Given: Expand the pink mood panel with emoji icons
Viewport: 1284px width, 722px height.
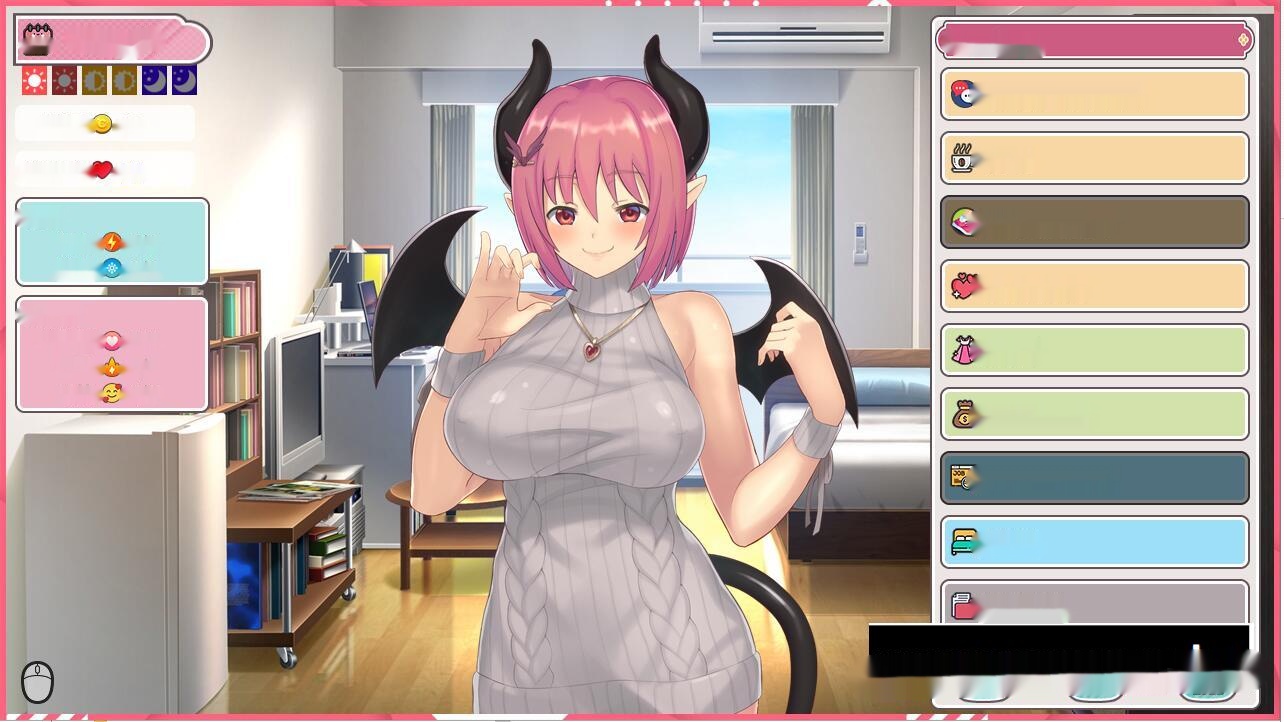Looking at the screenshot, I should [x=112, y=353].
